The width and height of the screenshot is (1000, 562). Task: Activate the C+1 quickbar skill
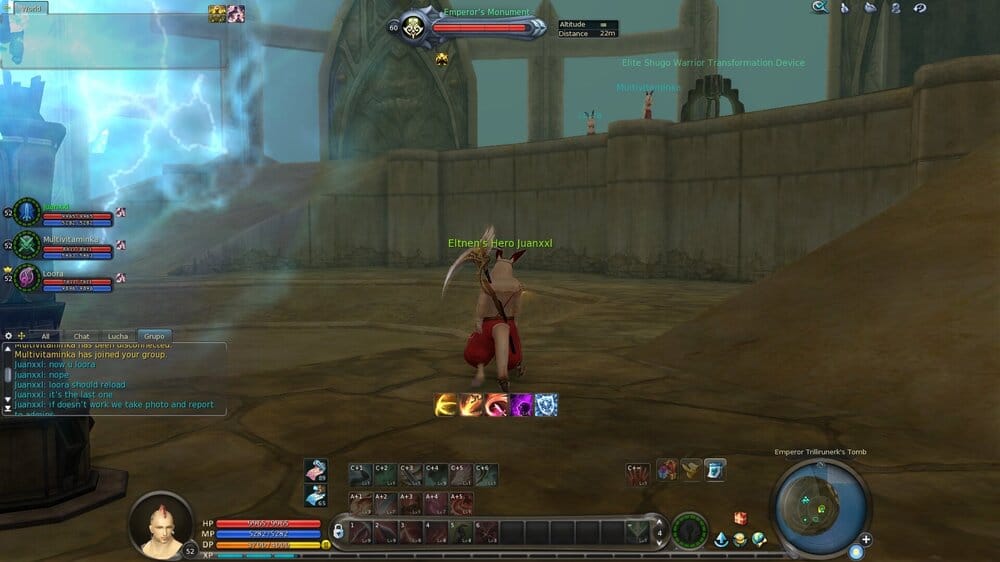[x=360, y=473]
